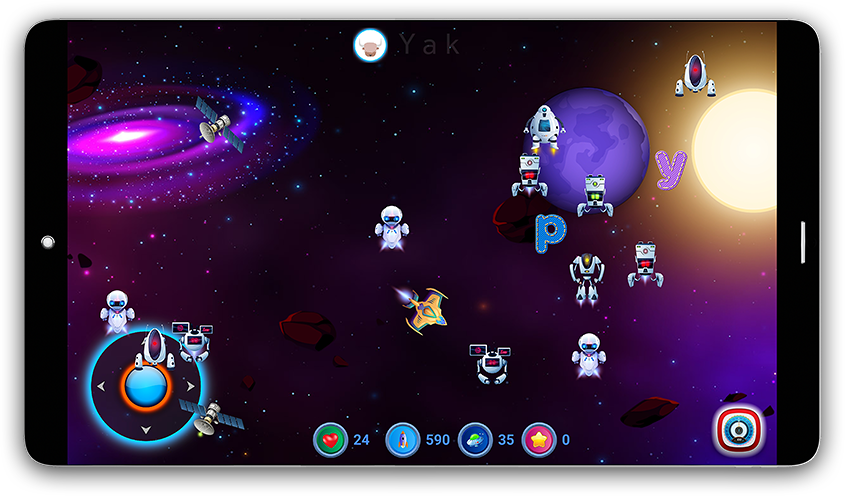845x496 pixels.
Task: Tap the red fire button
Action: tap(739, 430)
